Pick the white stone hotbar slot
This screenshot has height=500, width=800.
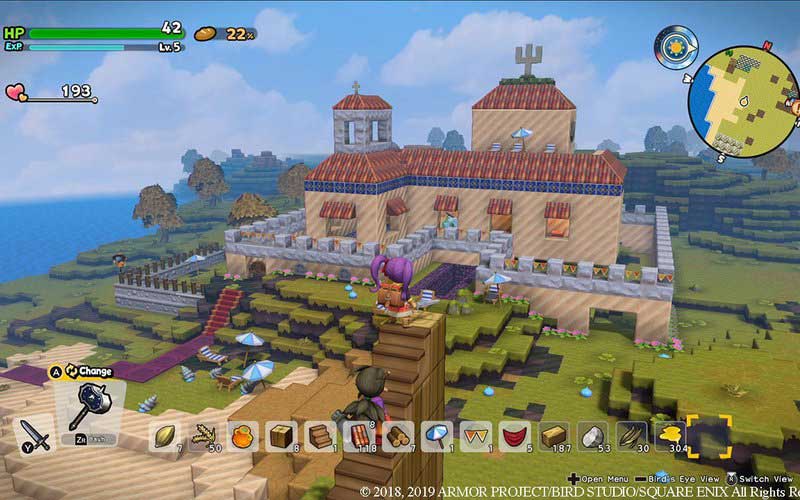(x=593, y=436)
